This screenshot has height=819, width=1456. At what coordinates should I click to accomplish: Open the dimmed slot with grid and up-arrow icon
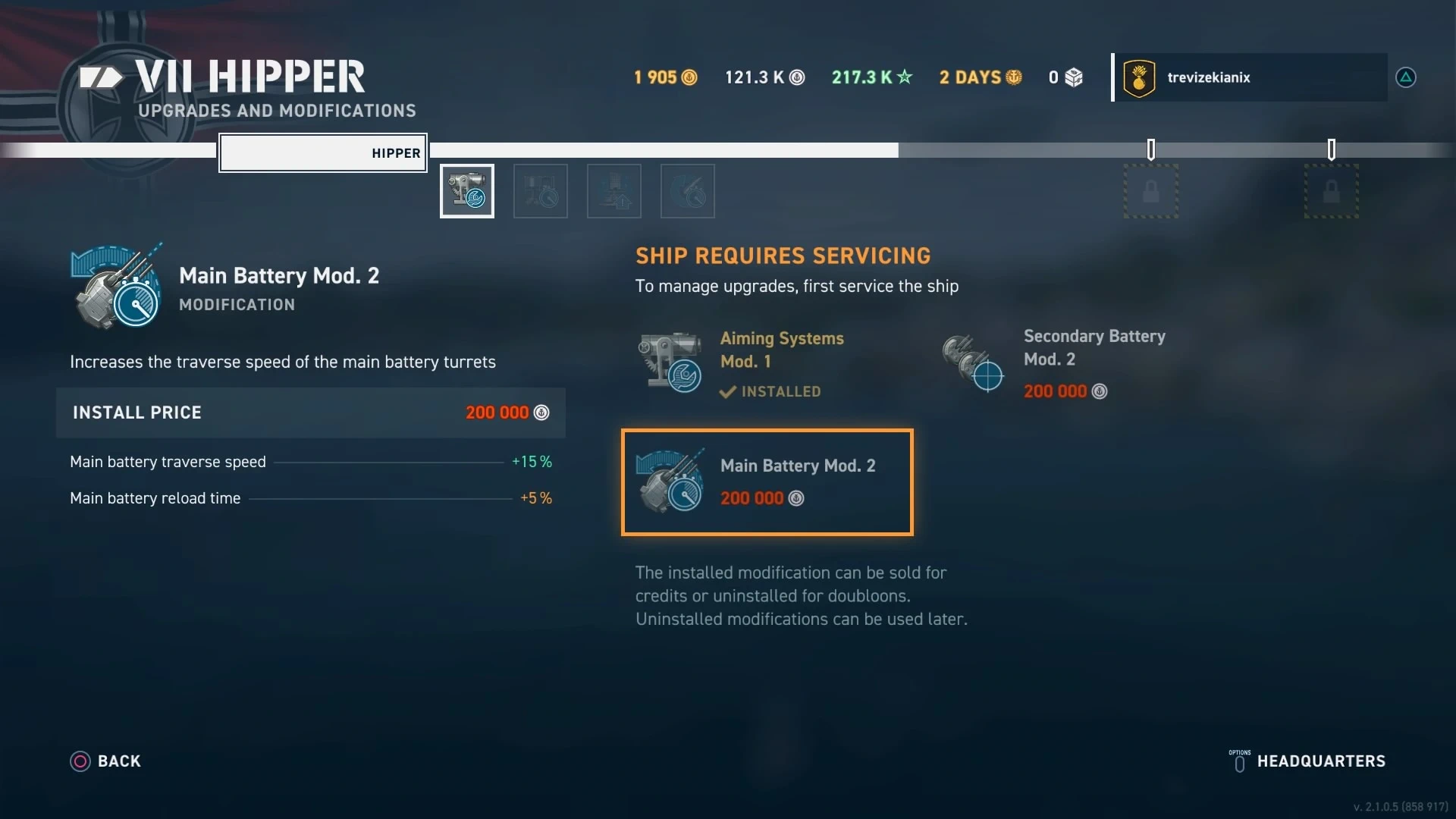click(614, 191)
